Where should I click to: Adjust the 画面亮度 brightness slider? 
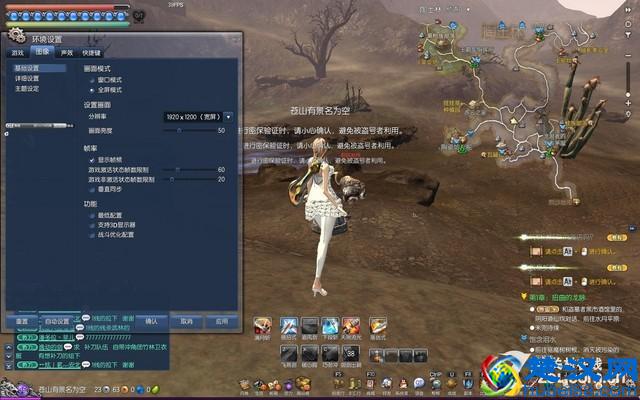coord(179,130)
